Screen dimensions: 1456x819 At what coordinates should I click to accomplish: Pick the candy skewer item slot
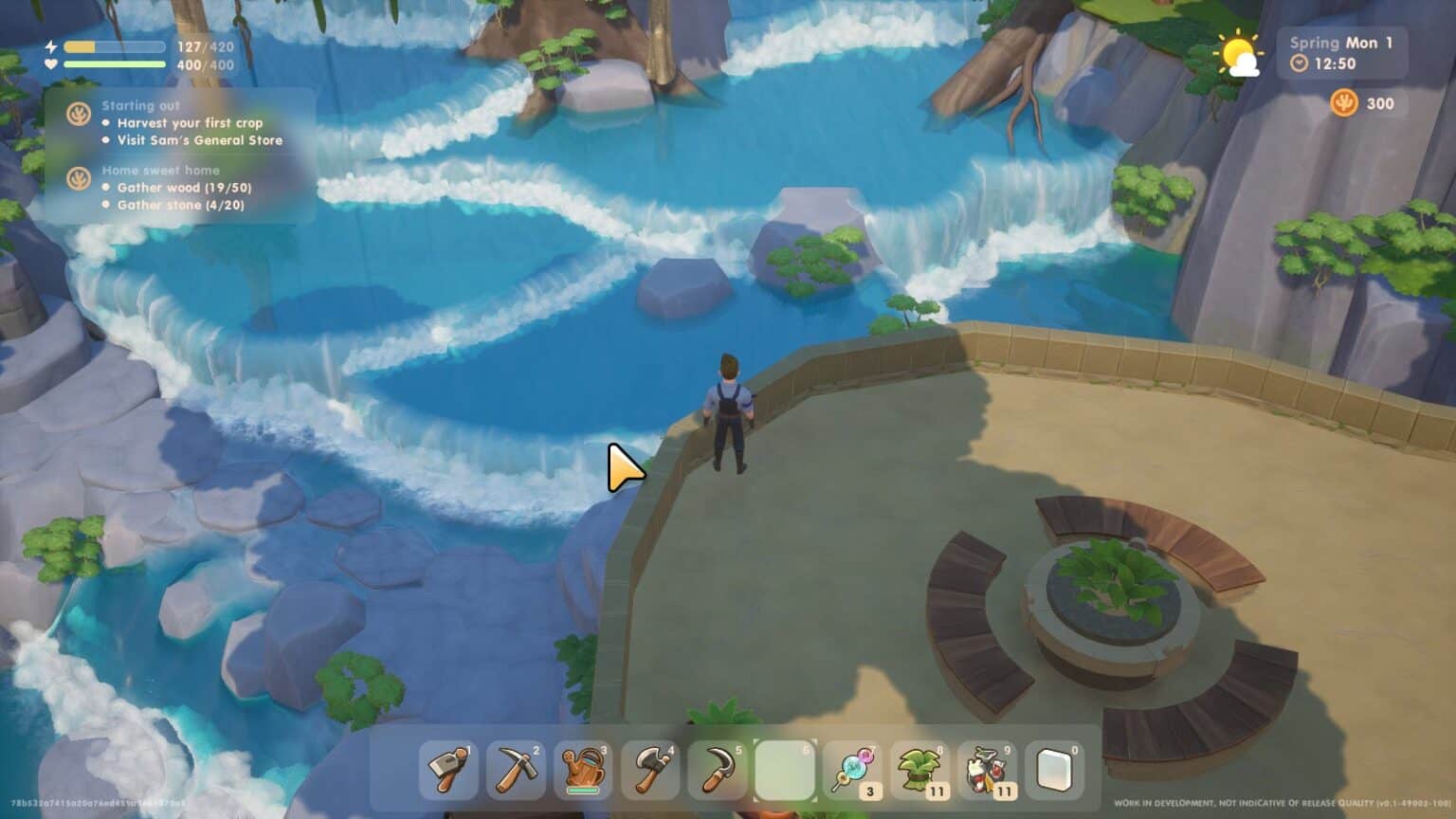(x=852, y=769)
